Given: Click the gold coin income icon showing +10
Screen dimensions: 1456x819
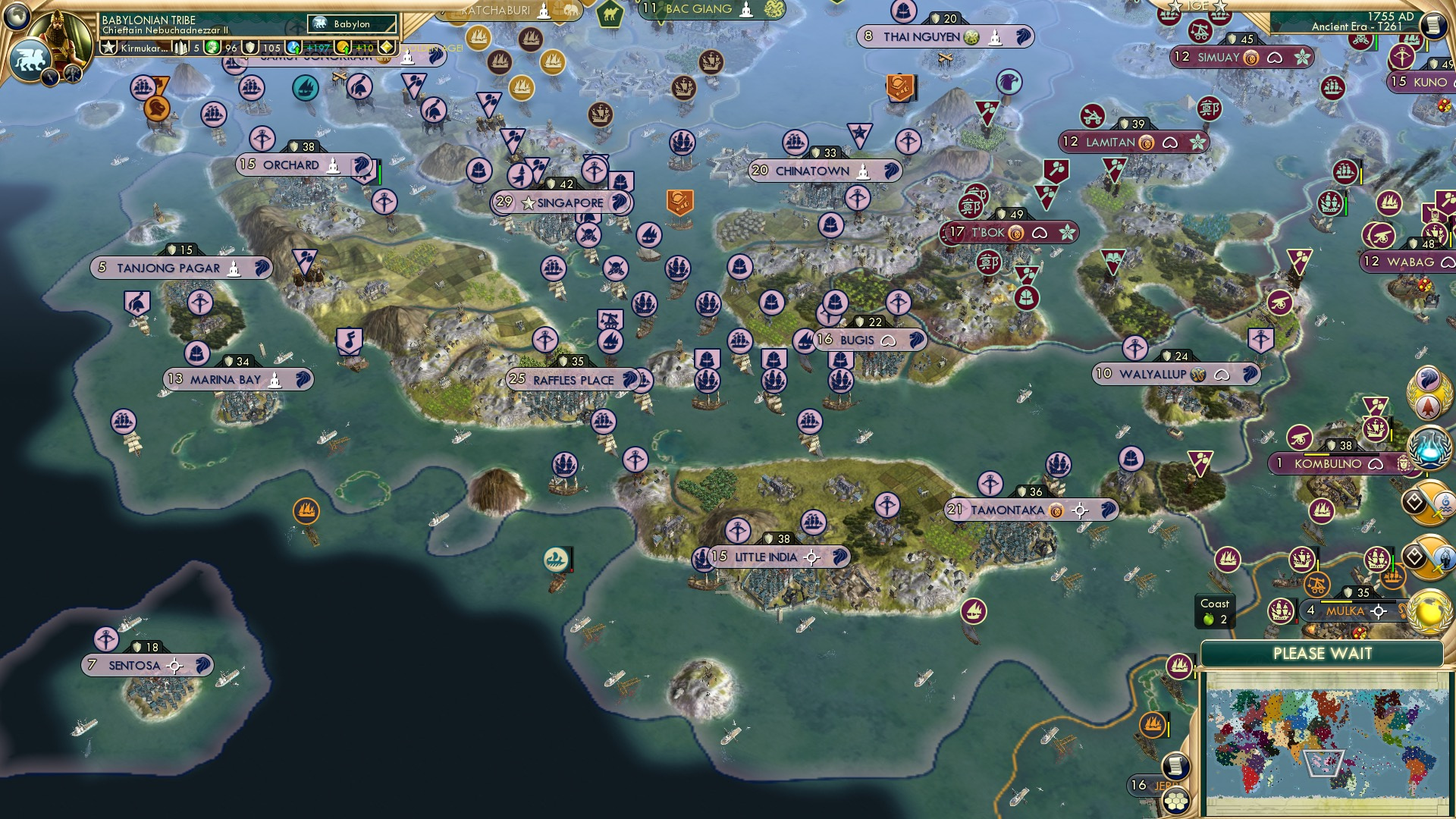Looking at the screenshot, I should (343, 46).
